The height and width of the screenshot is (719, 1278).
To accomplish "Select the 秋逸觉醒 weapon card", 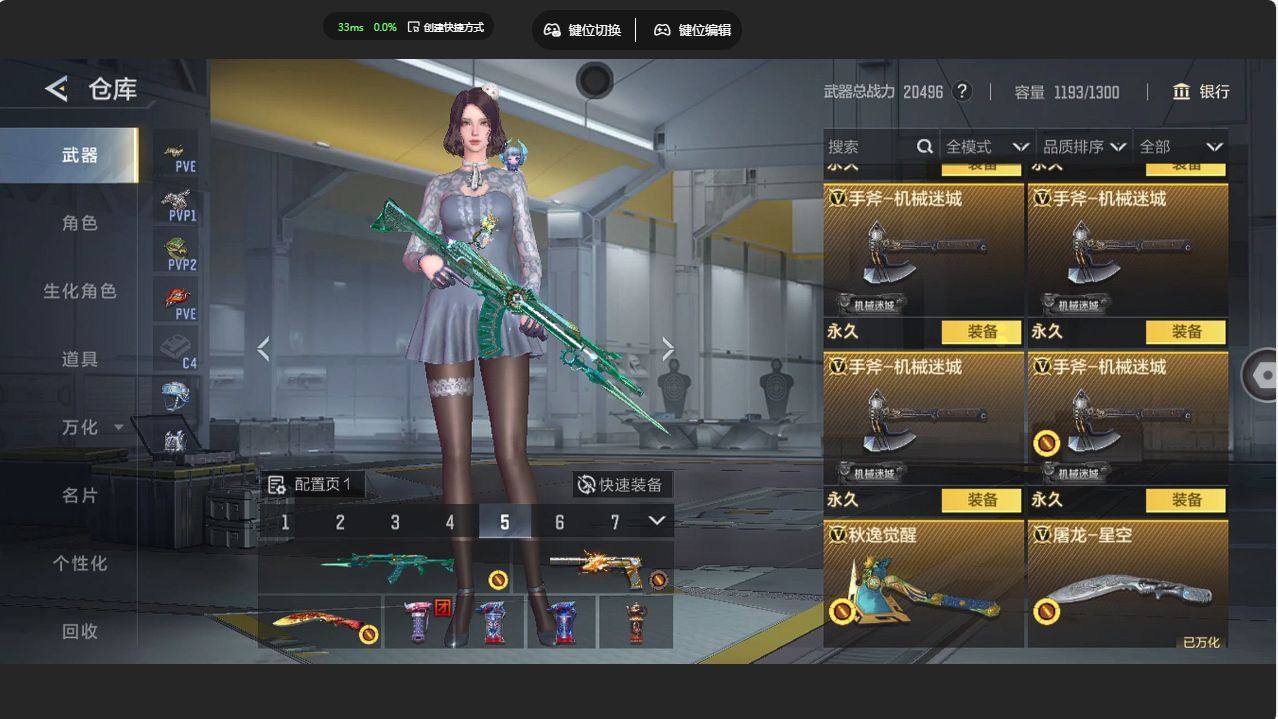I will (x=923, y=584).
